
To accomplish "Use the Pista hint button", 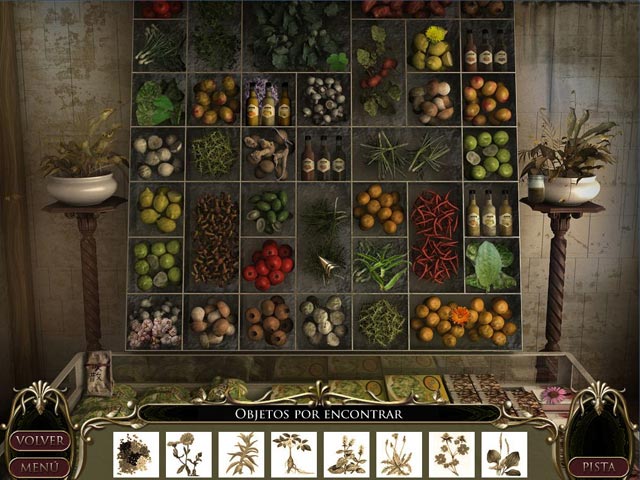I will pos(598,466).
